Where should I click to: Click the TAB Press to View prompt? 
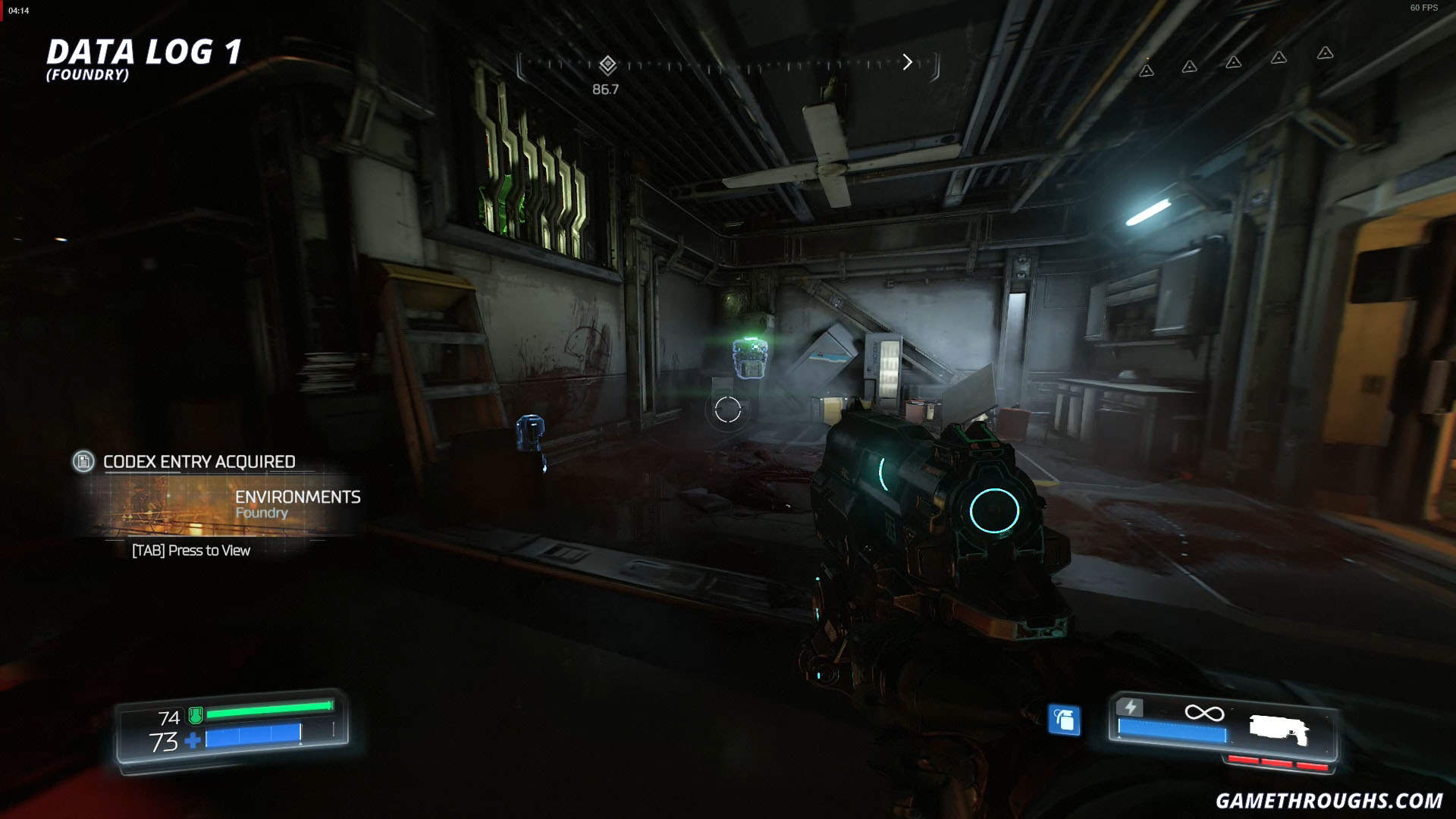[190, 551]
